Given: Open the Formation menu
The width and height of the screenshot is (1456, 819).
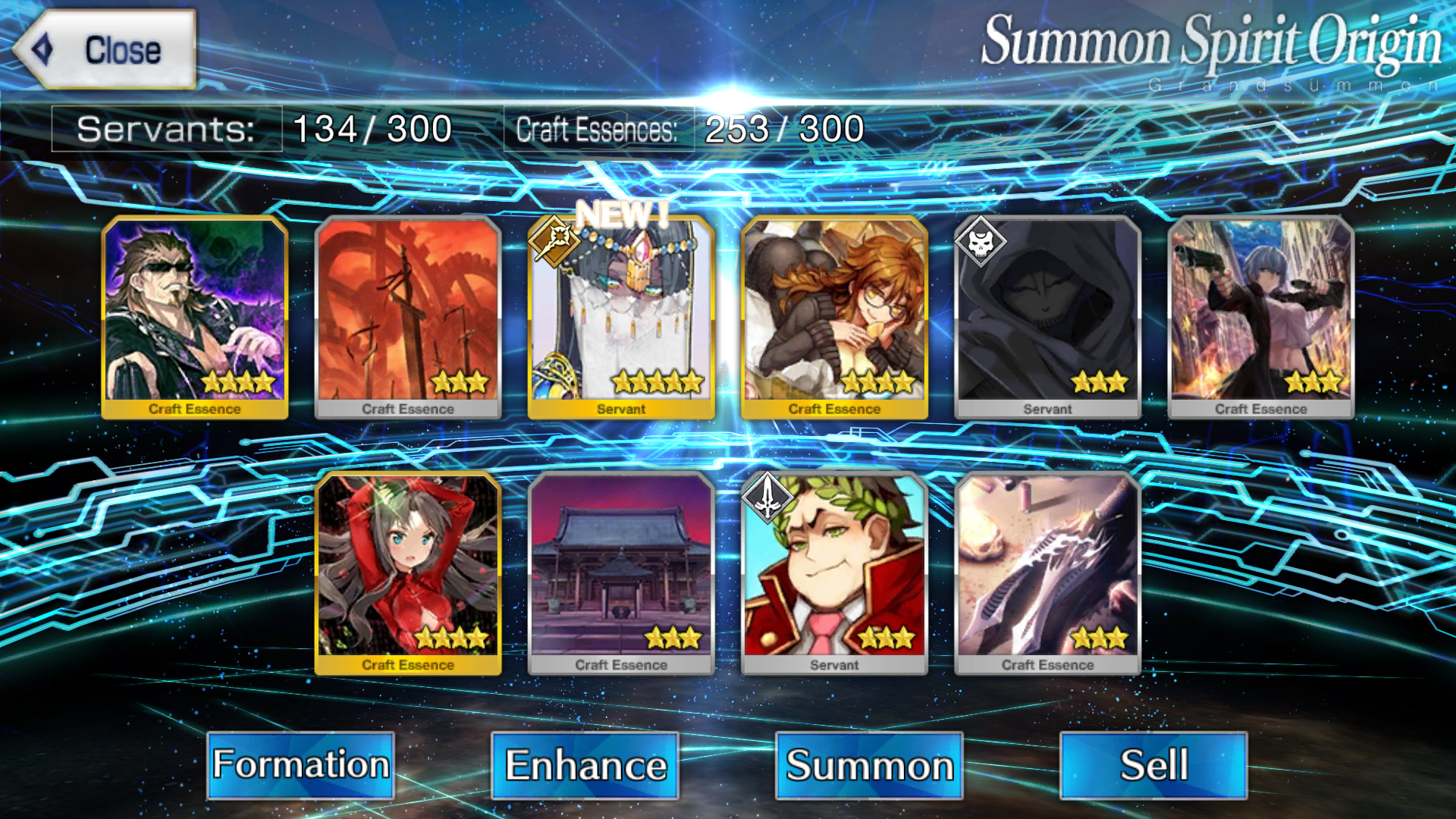Looking at the screenshot, I should [300, 764].
